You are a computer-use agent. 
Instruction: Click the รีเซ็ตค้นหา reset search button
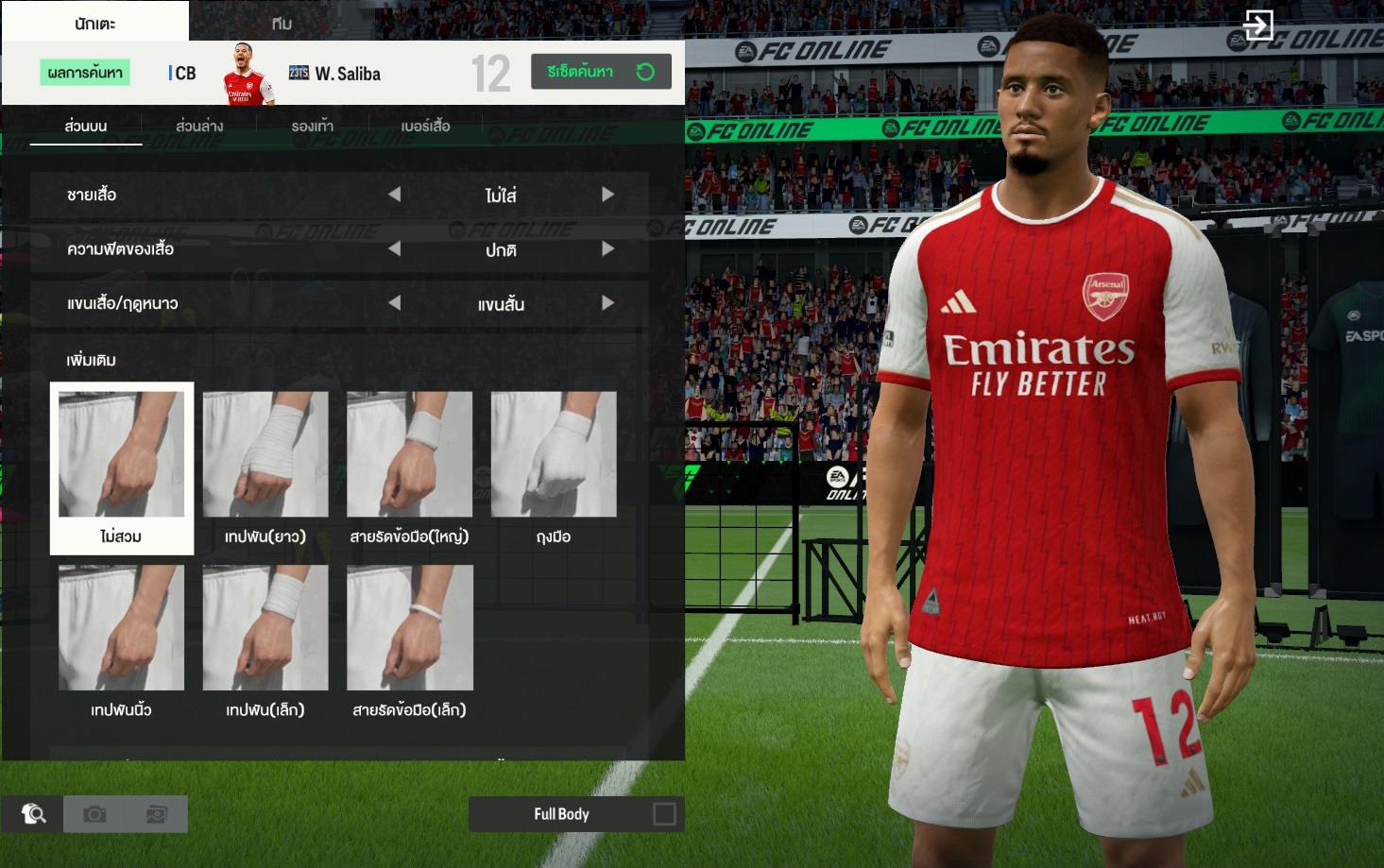pyautogui.click(x=601, y=72)
